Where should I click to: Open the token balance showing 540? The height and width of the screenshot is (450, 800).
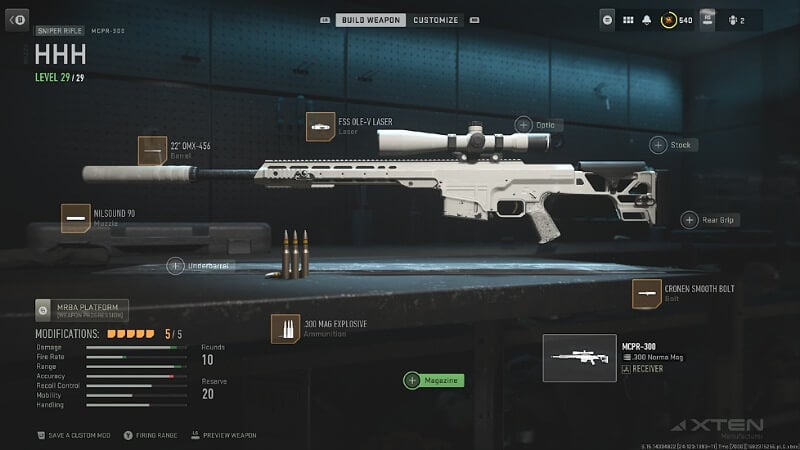pyautogui.click(x=676, y=19)
